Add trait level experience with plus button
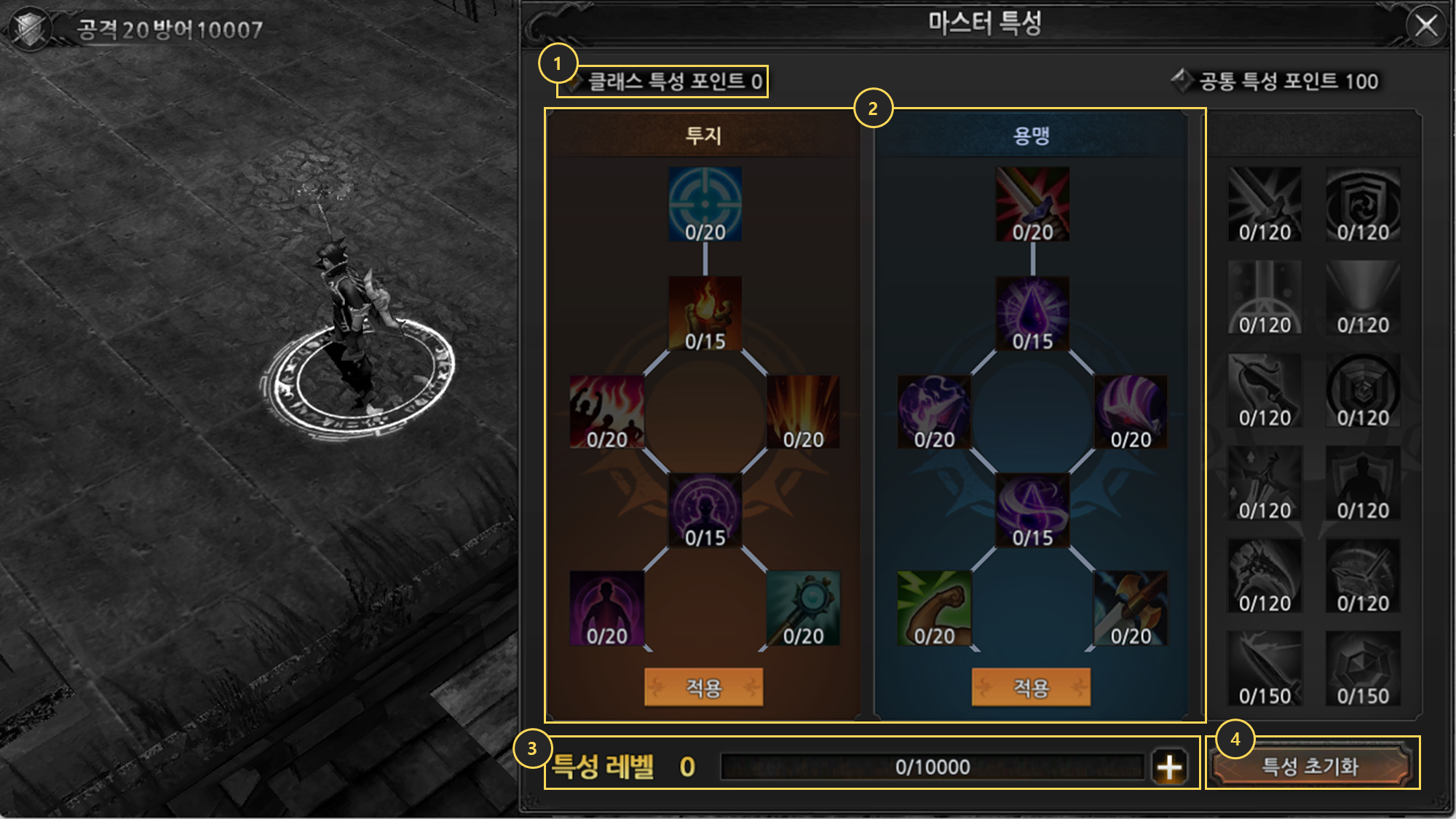This screenshot has height=819, width=1456. tap(1169, 767)
